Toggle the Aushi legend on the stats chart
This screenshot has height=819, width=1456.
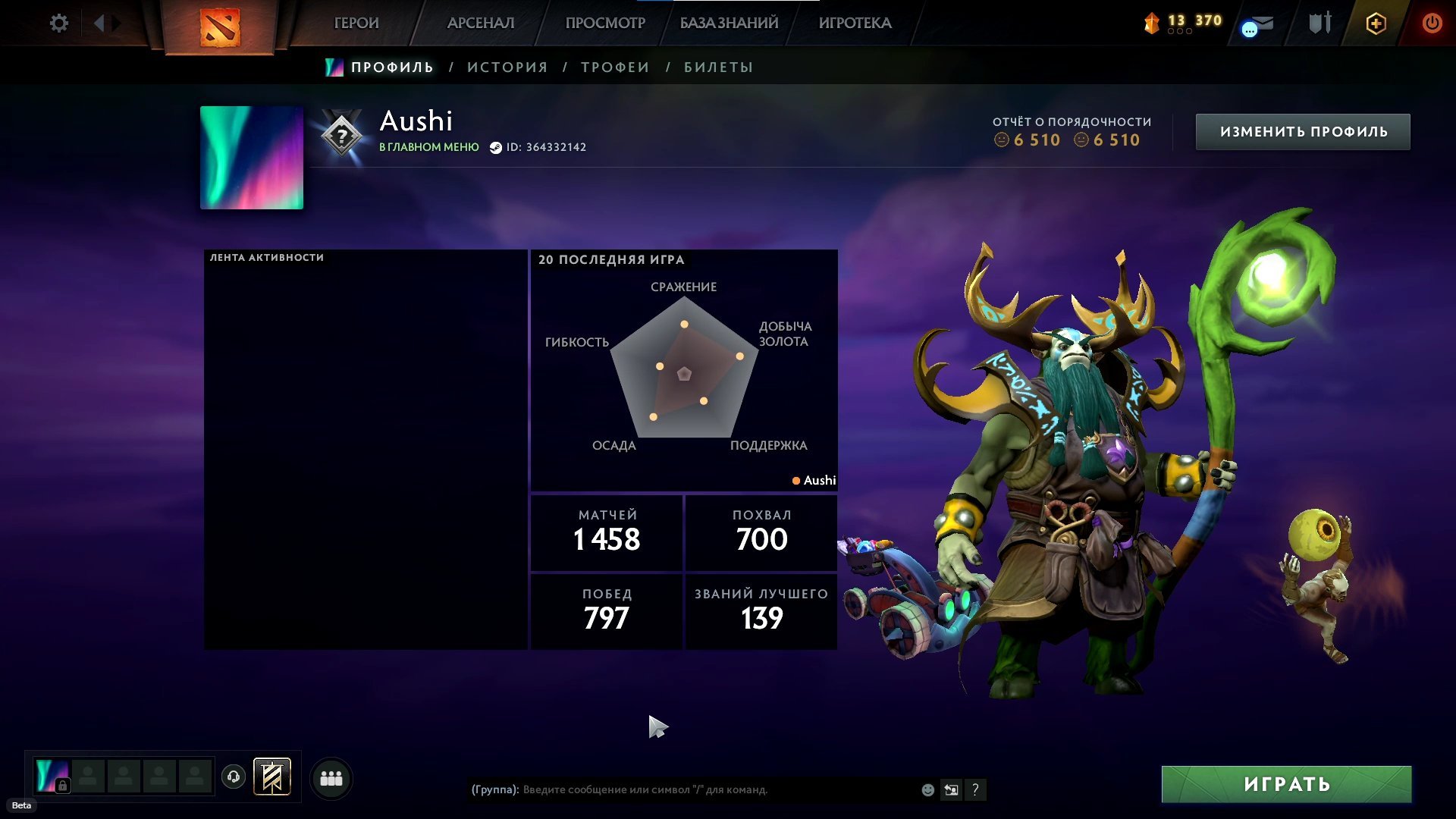coord(814,480)
